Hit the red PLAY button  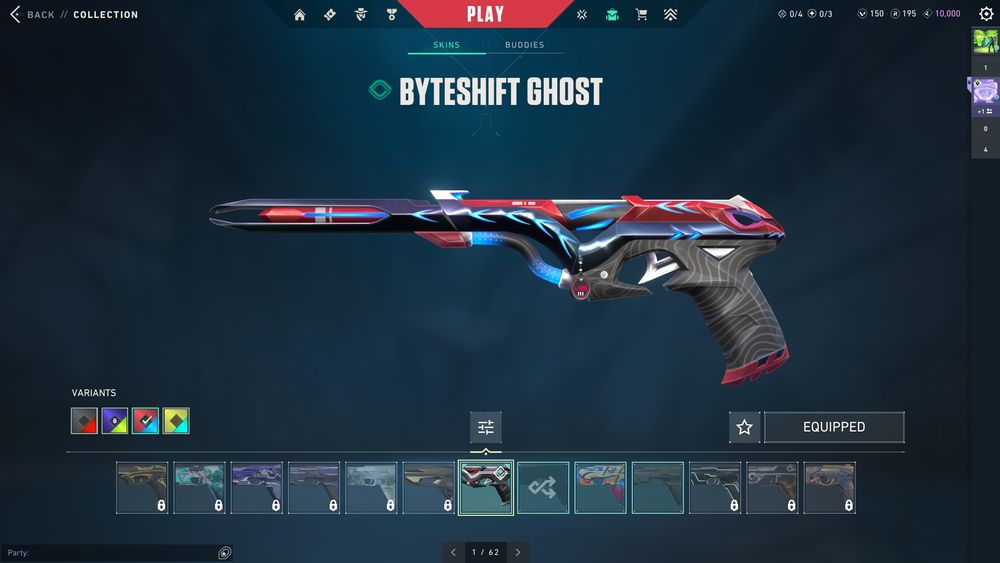tap(485, 14)
